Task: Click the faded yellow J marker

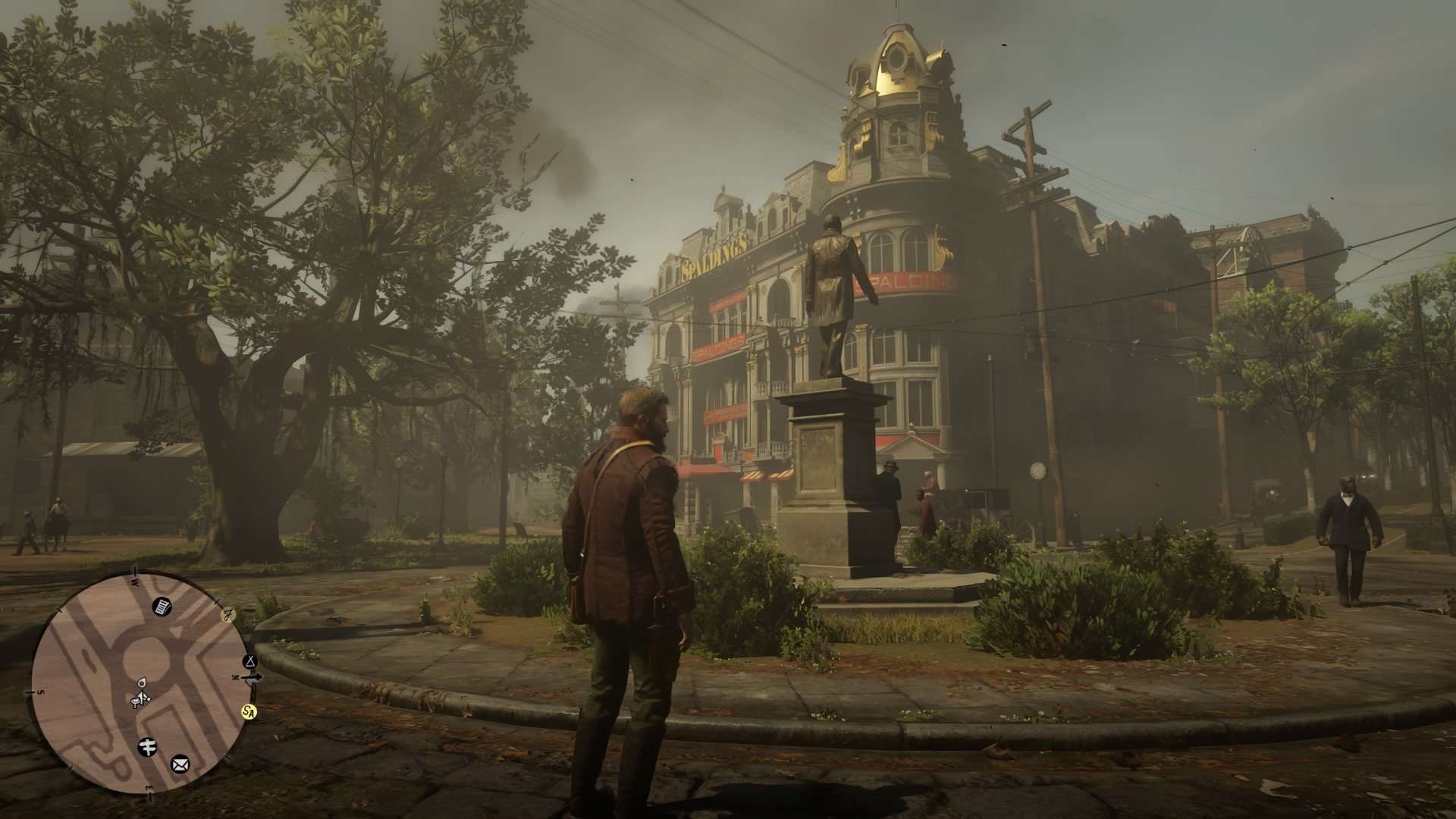Action: pyautogui.click(x=227, y=616)
